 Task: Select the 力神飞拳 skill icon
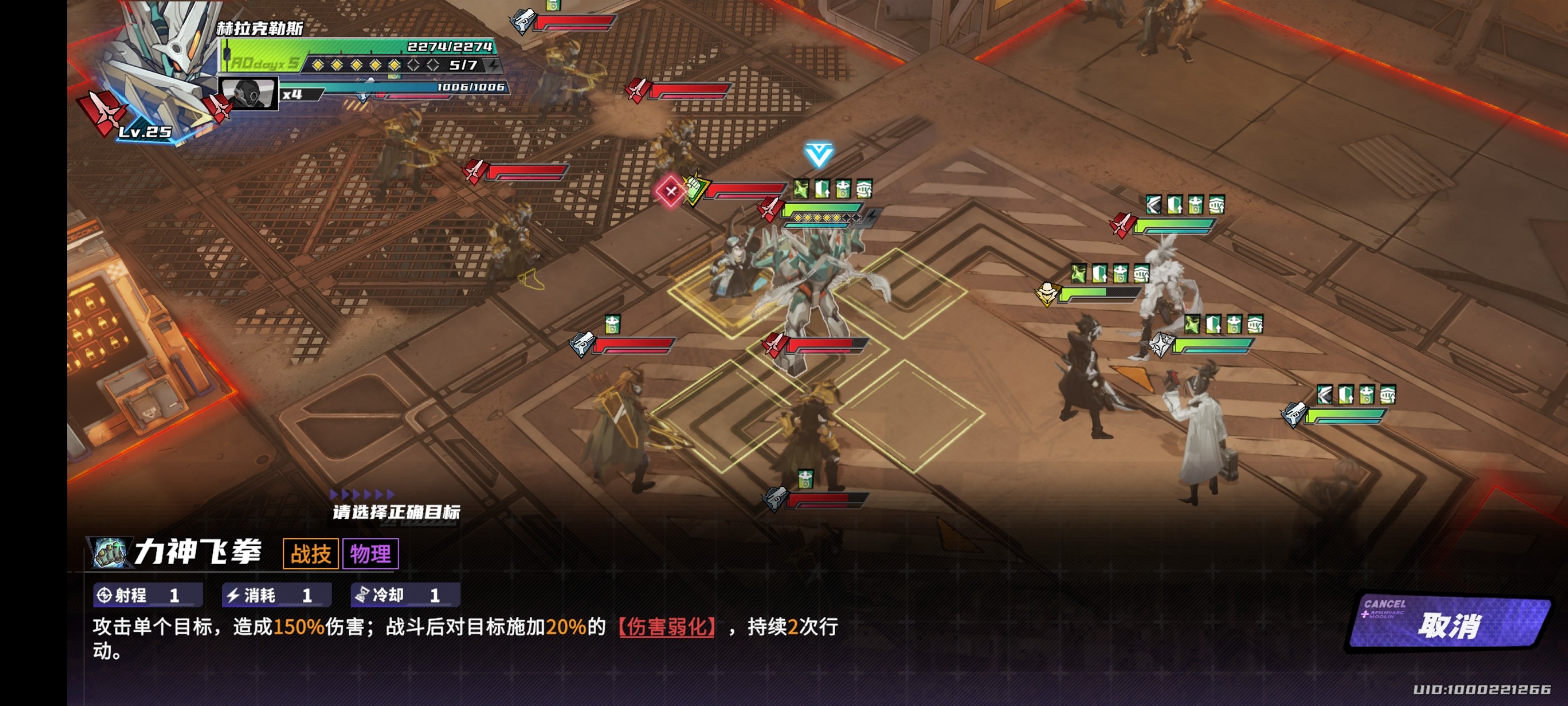111,552
